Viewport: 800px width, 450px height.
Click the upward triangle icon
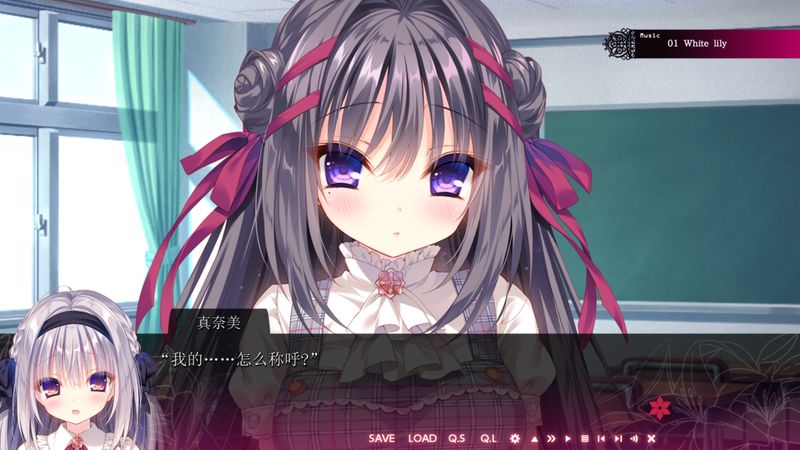[x=534, y=438]
